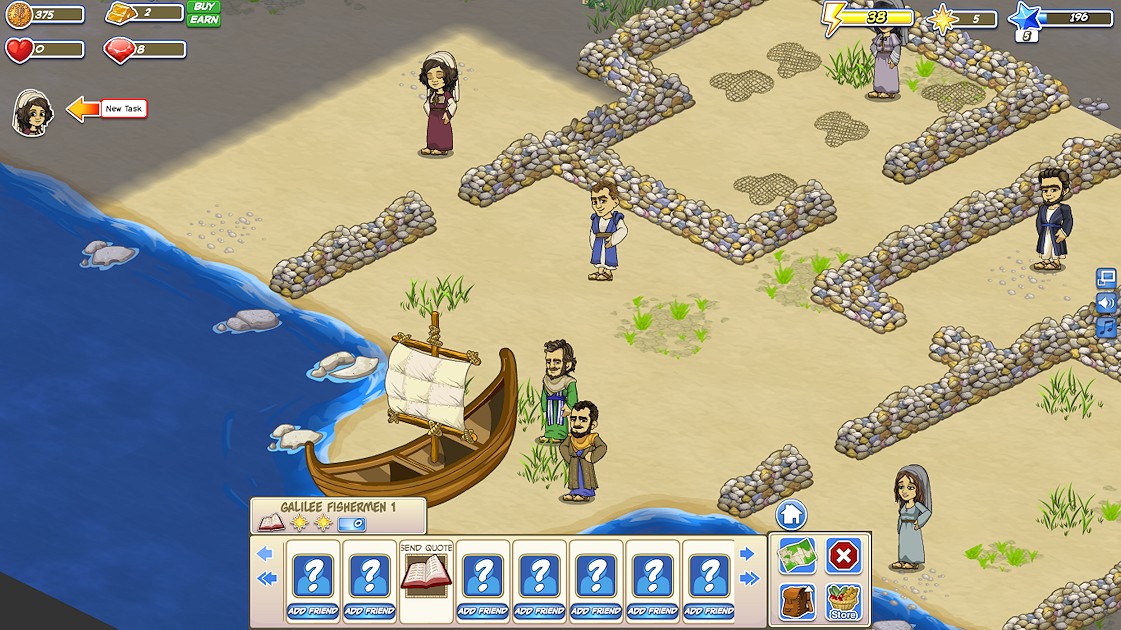Viewport: 1121px width, 630px height.
Task: Open the map with the map icon
Action: click(797, 555)
